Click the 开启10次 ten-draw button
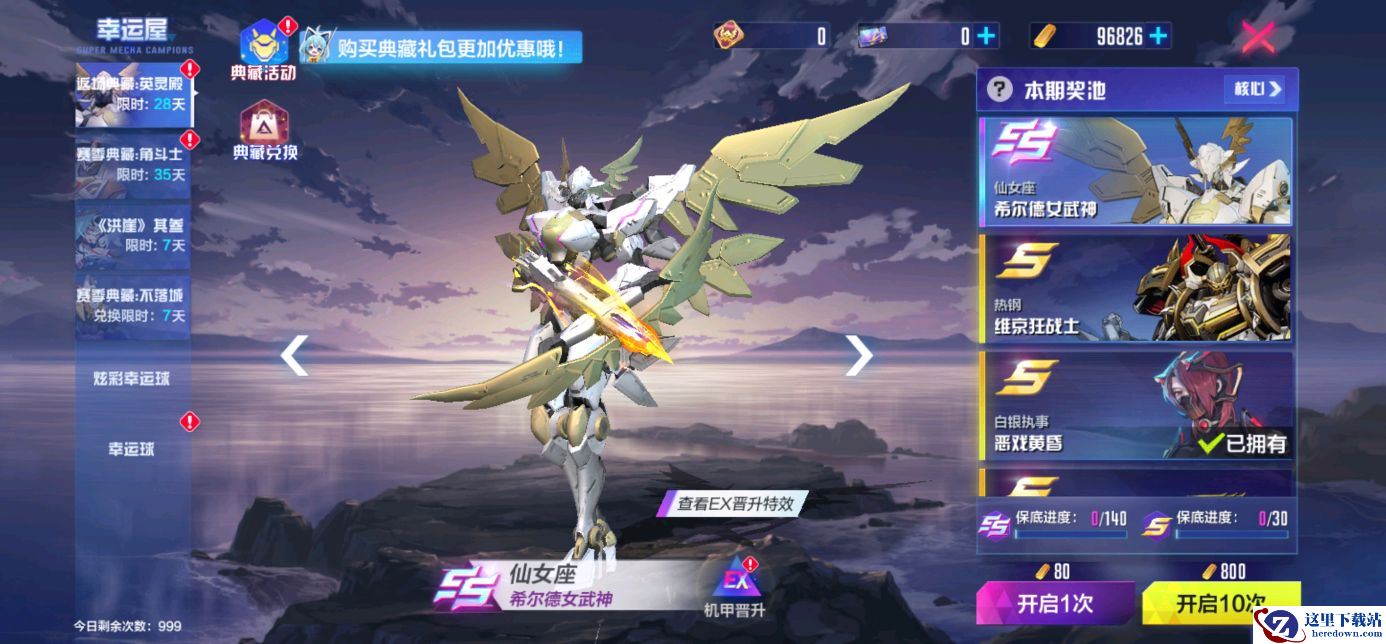This screenshot has width=1386, height=644. coord(1220,603)
